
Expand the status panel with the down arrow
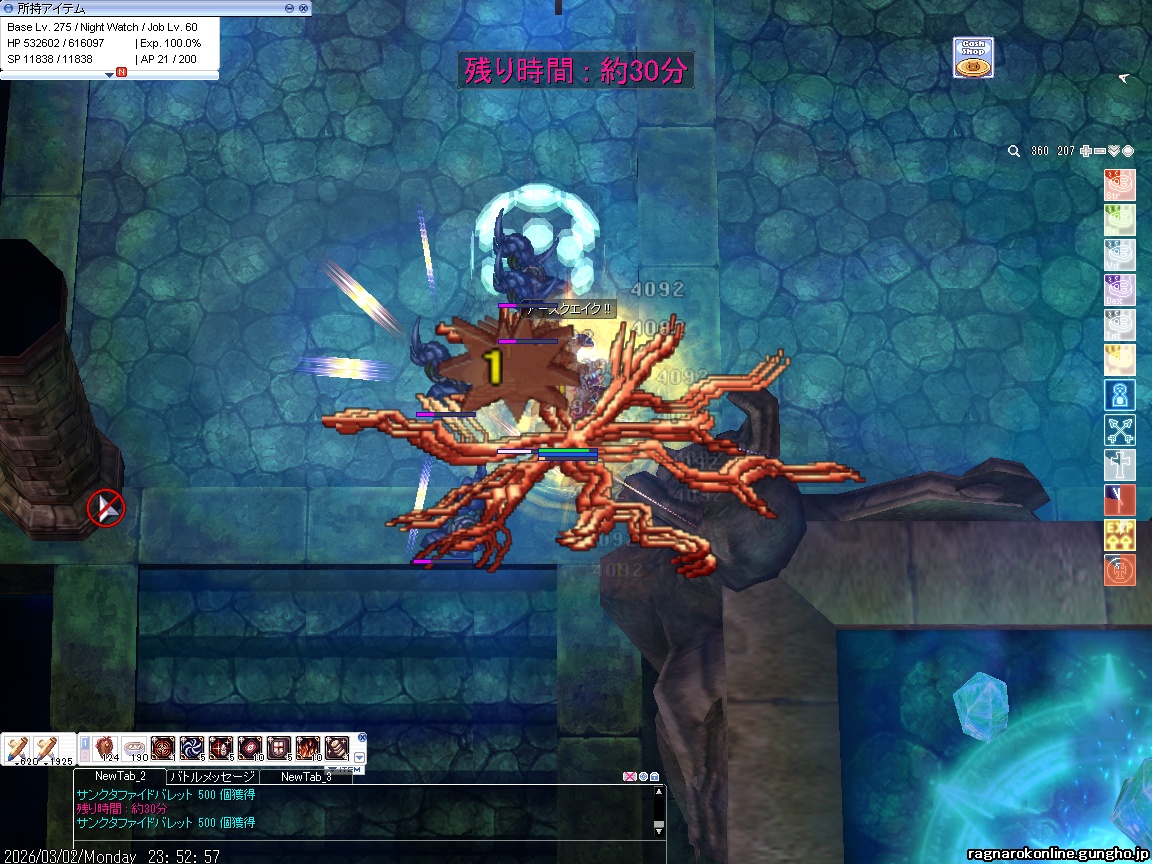point(110,74)
